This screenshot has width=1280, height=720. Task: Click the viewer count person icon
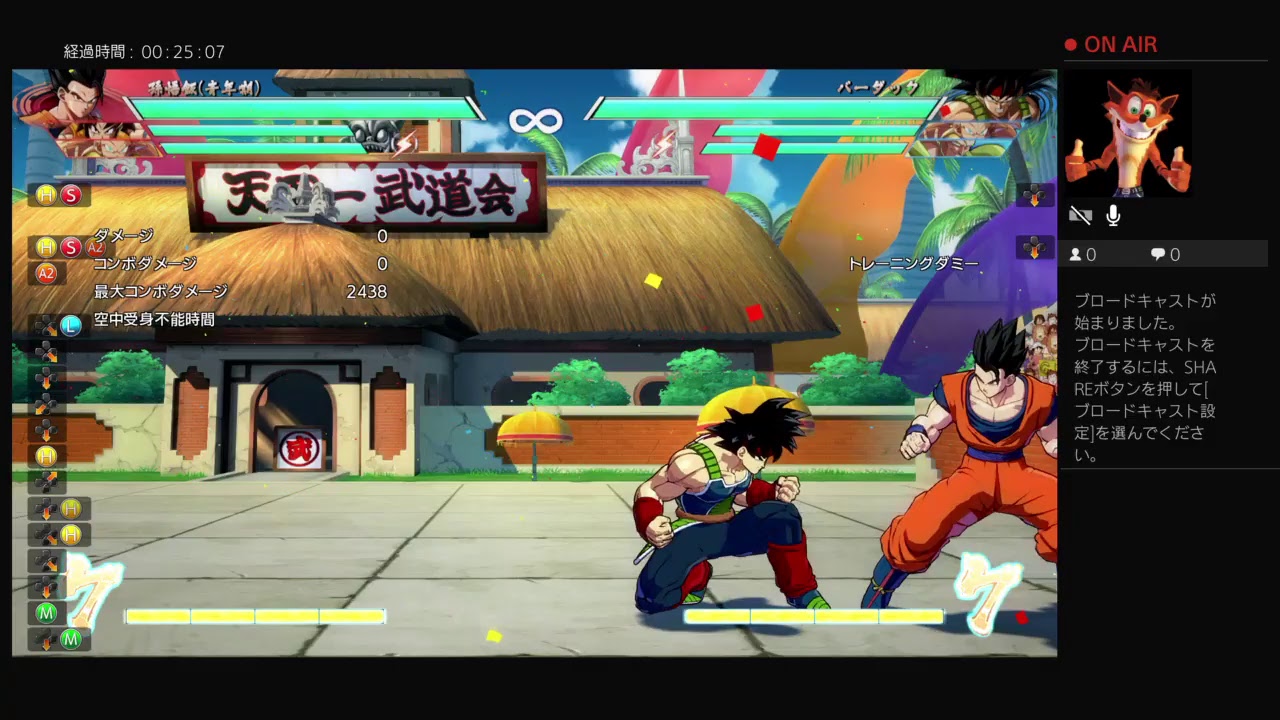click(1078, 254)
